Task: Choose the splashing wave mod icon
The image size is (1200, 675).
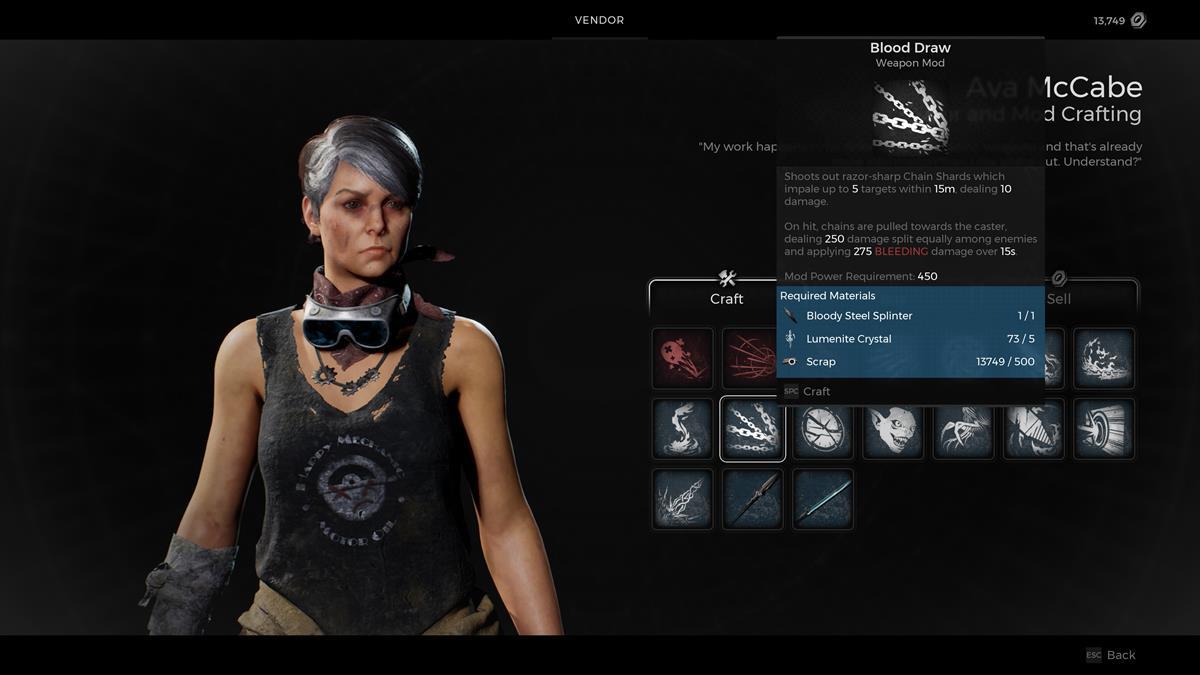Action: [1104, 358]
